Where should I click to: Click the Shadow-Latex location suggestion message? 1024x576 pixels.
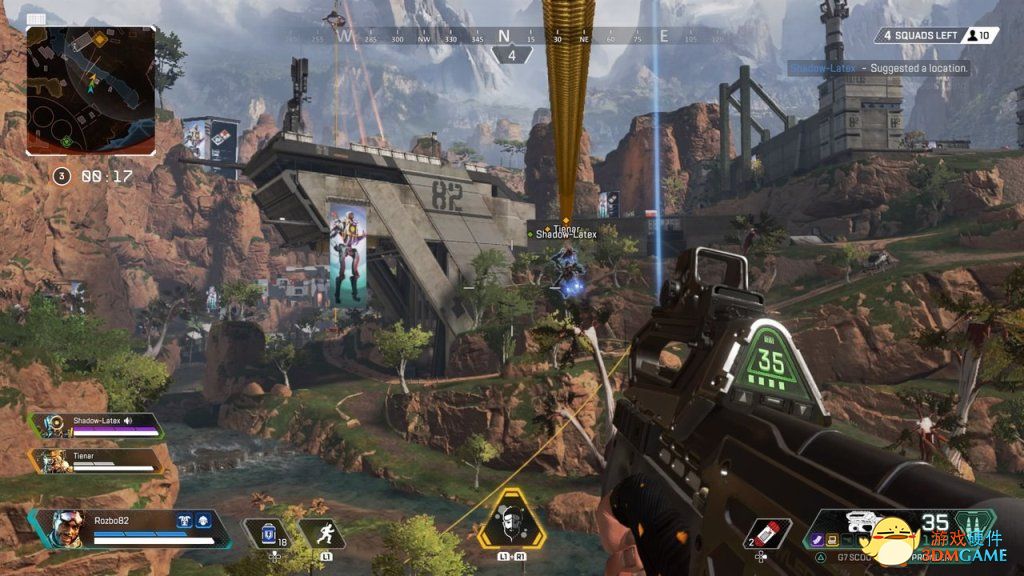point(878,68)
